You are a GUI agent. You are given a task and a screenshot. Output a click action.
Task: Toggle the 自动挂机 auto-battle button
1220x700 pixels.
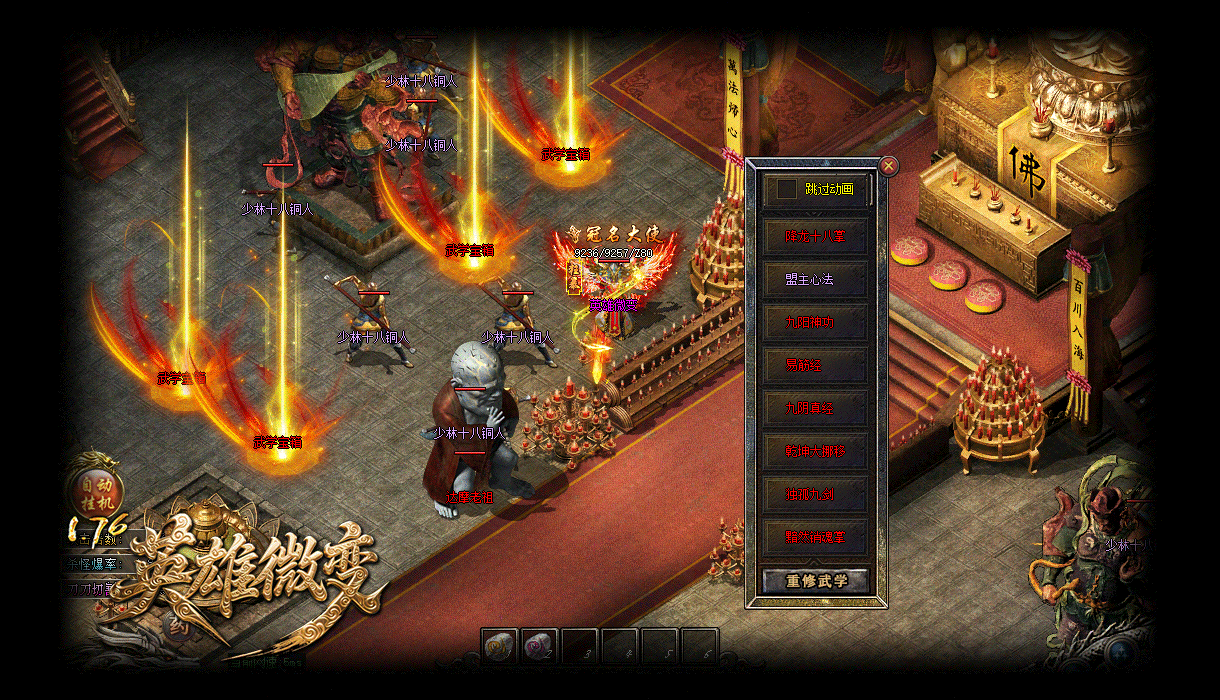pos(97,489)
